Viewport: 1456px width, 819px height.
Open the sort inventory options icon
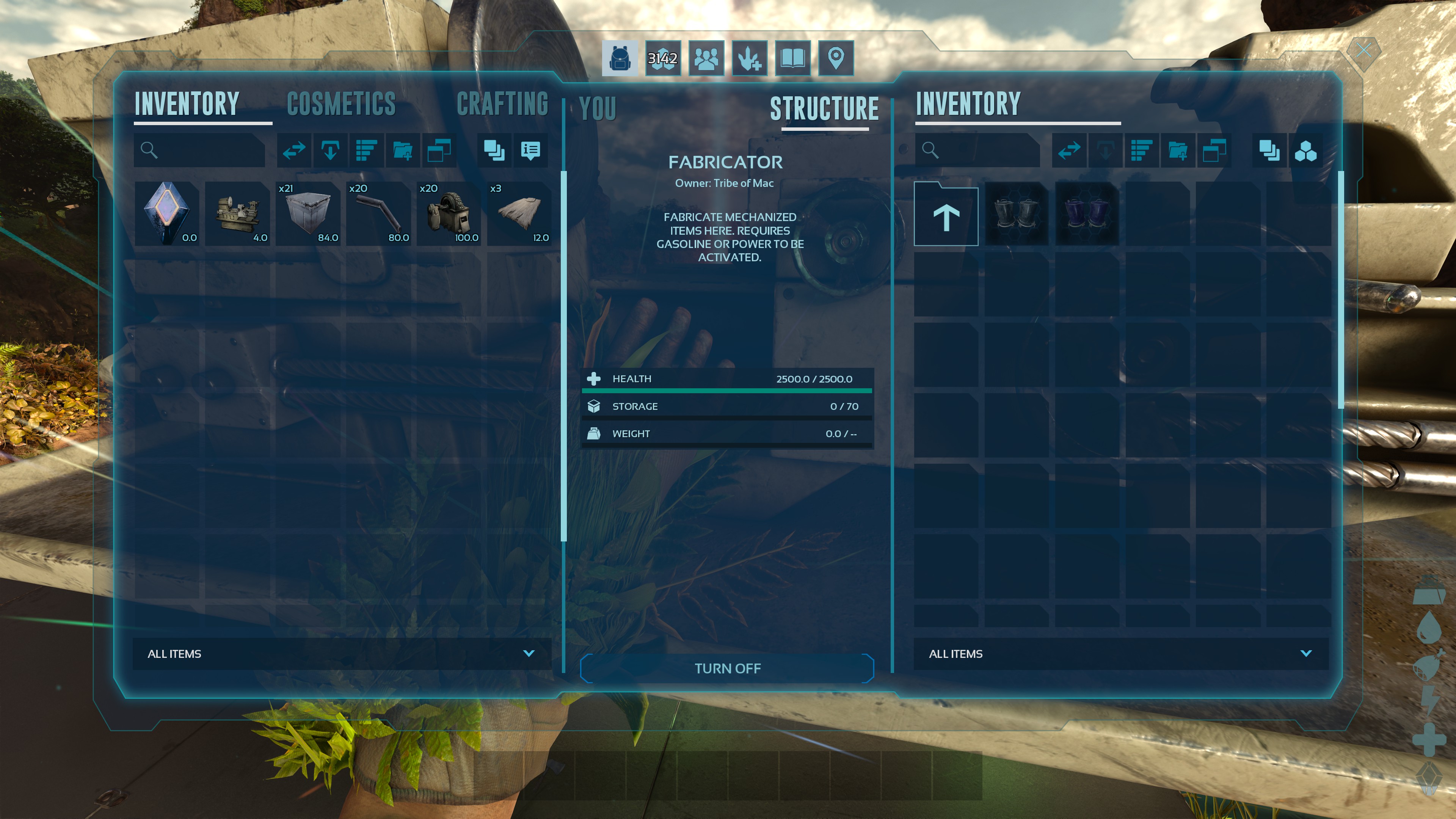pos(366,151)
